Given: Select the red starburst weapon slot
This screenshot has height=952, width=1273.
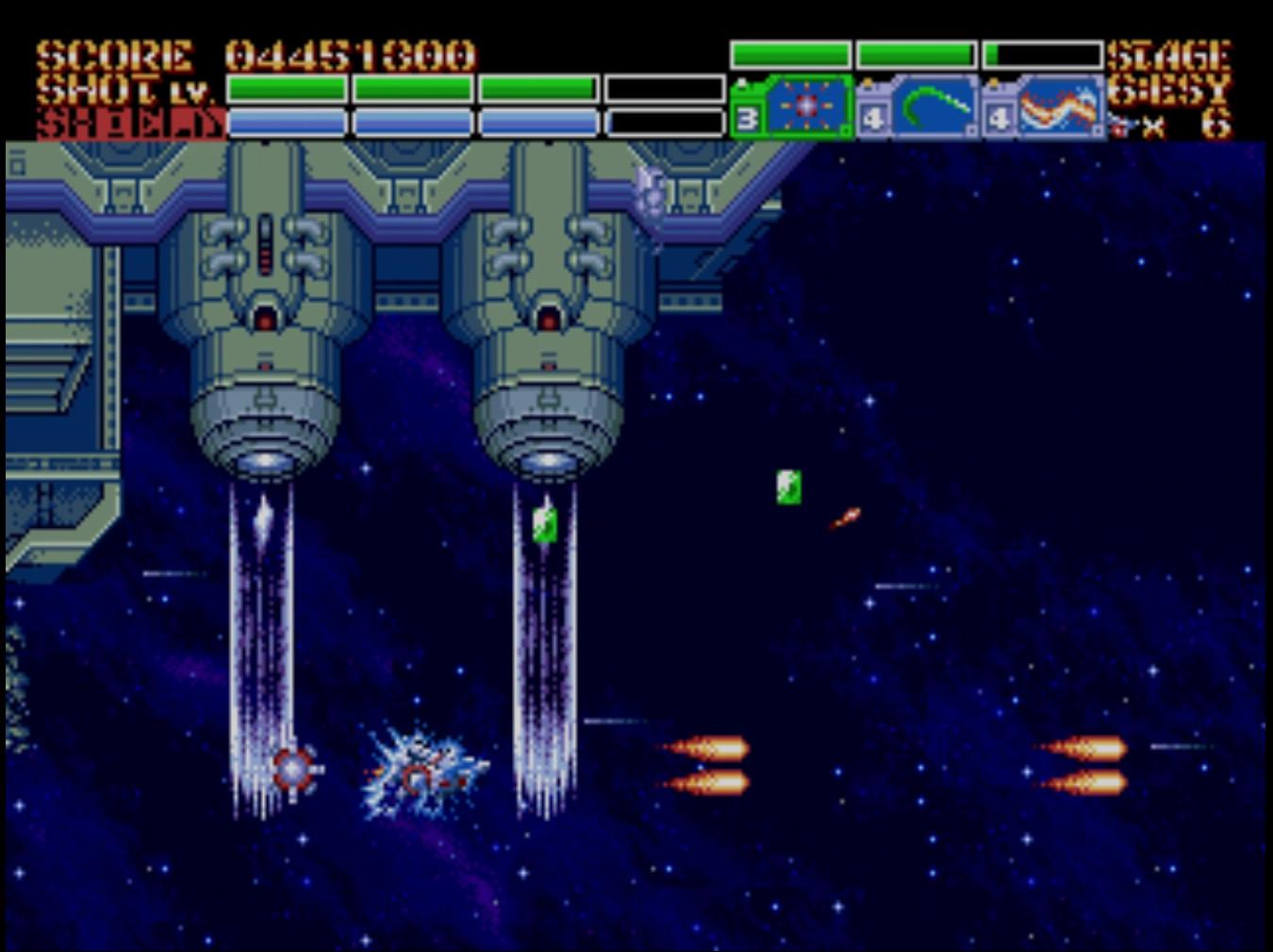Looking at the screenshot, I should [x=804, y=107].
